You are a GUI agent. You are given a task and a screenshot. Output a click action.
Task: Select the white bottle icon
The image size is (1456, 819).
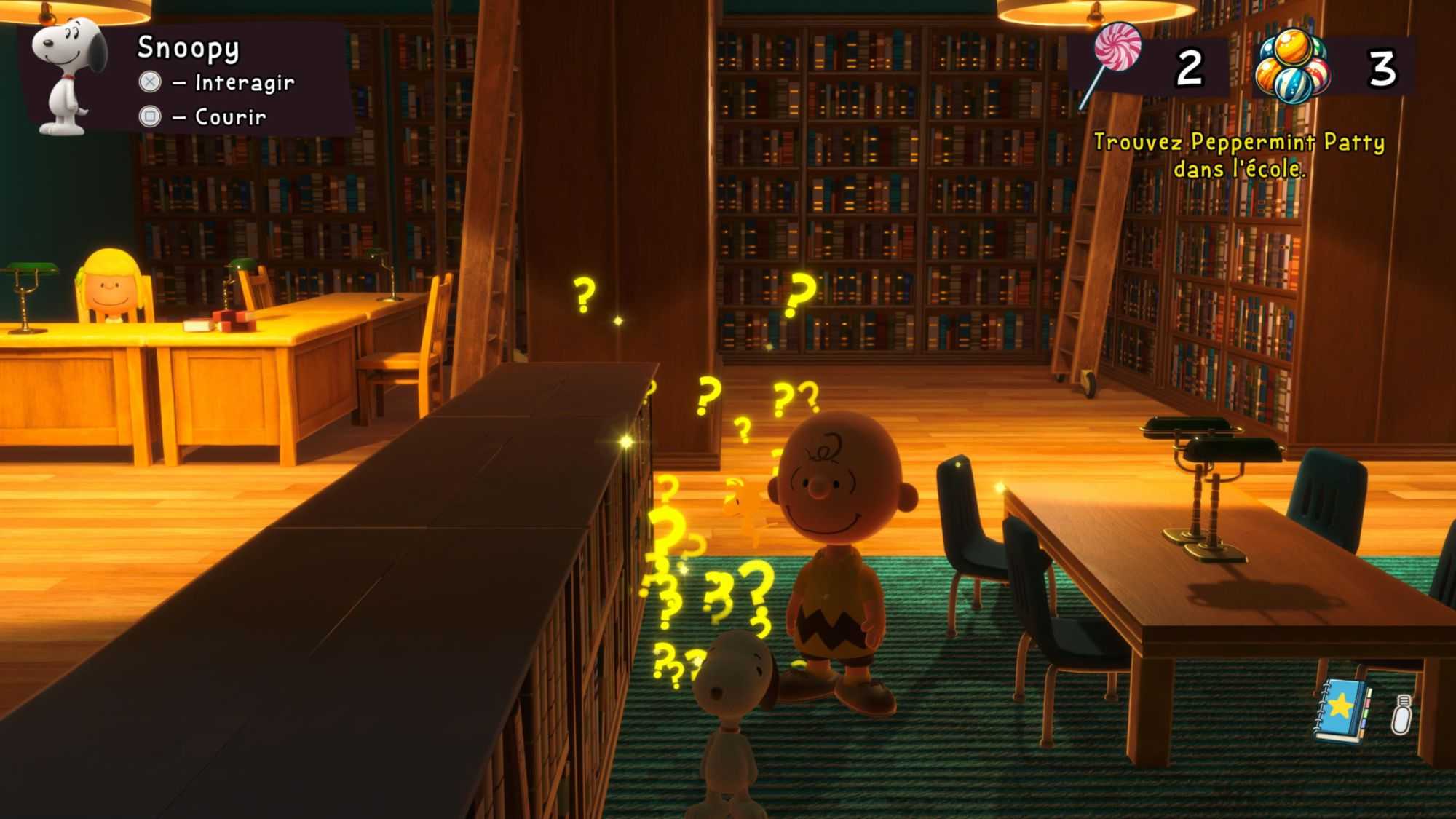point(1401,714)
